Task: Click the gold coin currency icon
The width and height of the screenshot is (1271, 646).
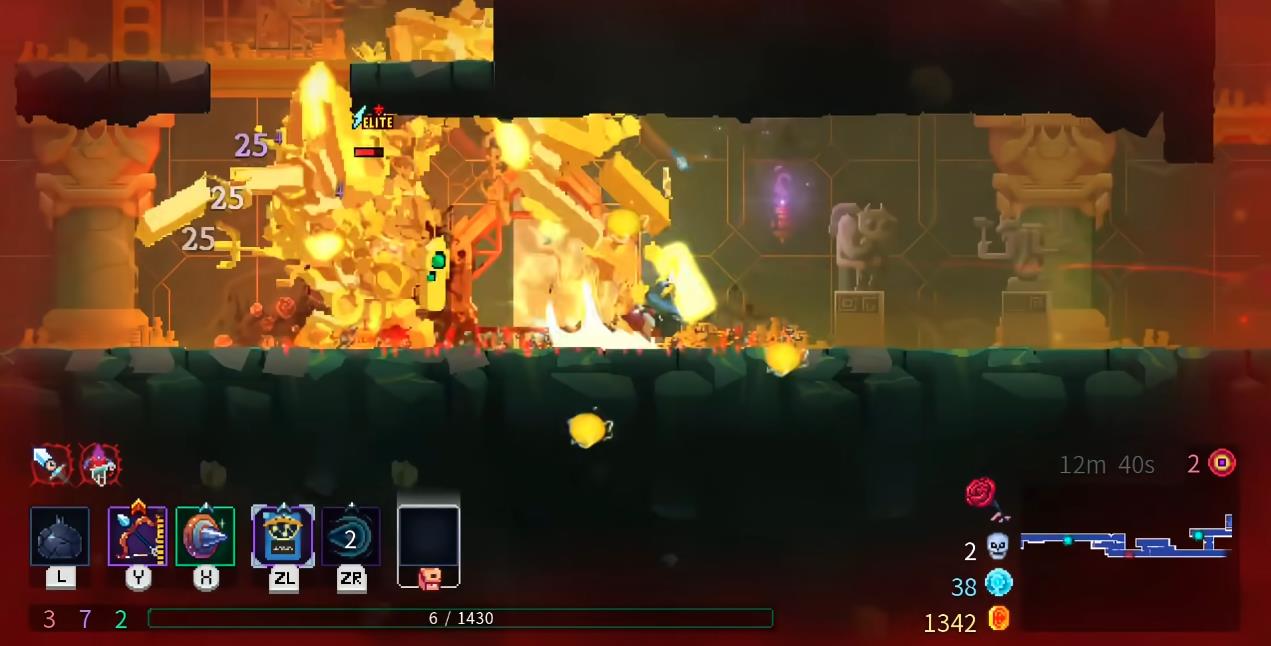Action: [x=998, y=619]
